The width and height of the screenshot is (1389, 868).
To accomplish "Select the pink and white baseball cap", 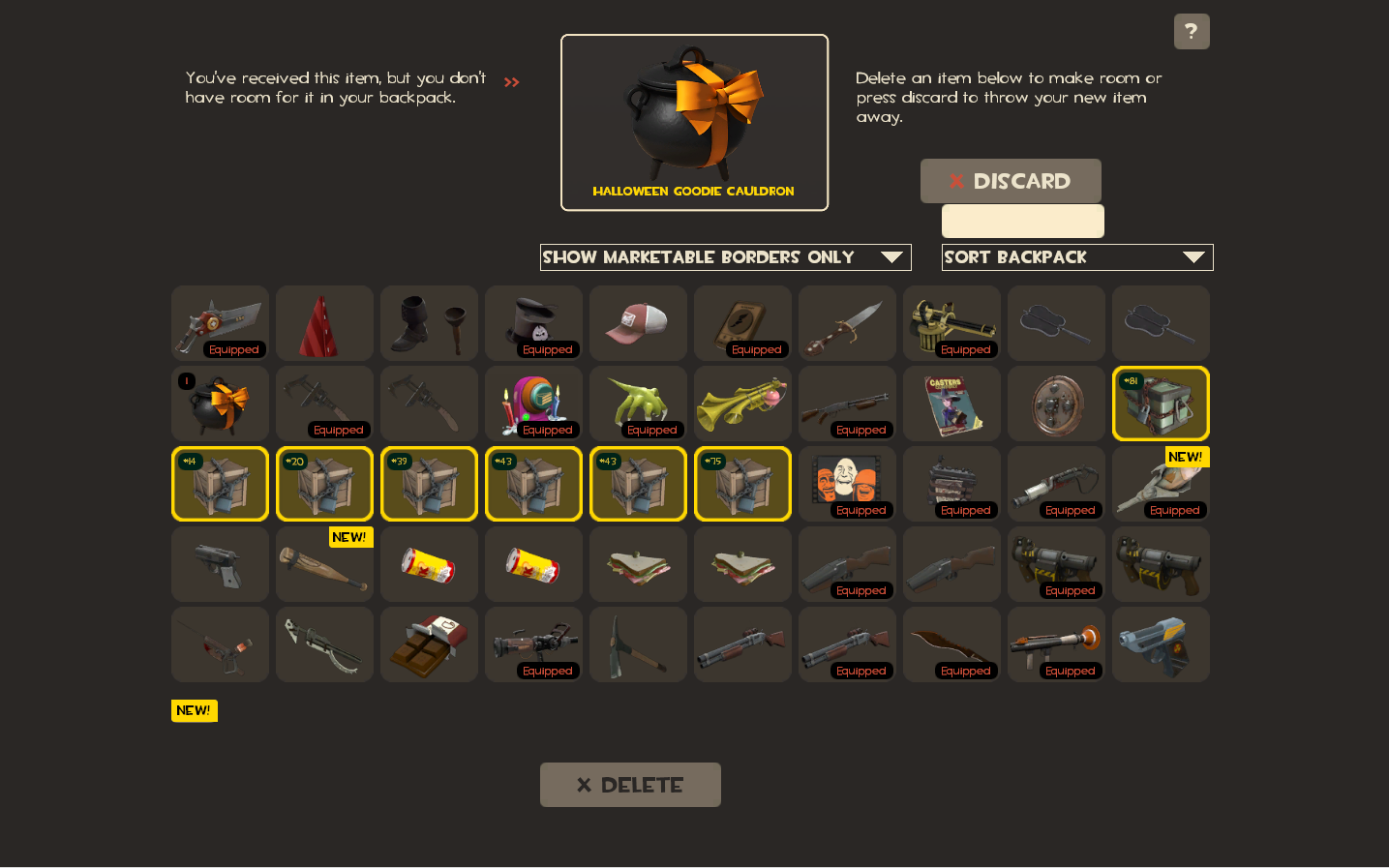I will [638, 323].
